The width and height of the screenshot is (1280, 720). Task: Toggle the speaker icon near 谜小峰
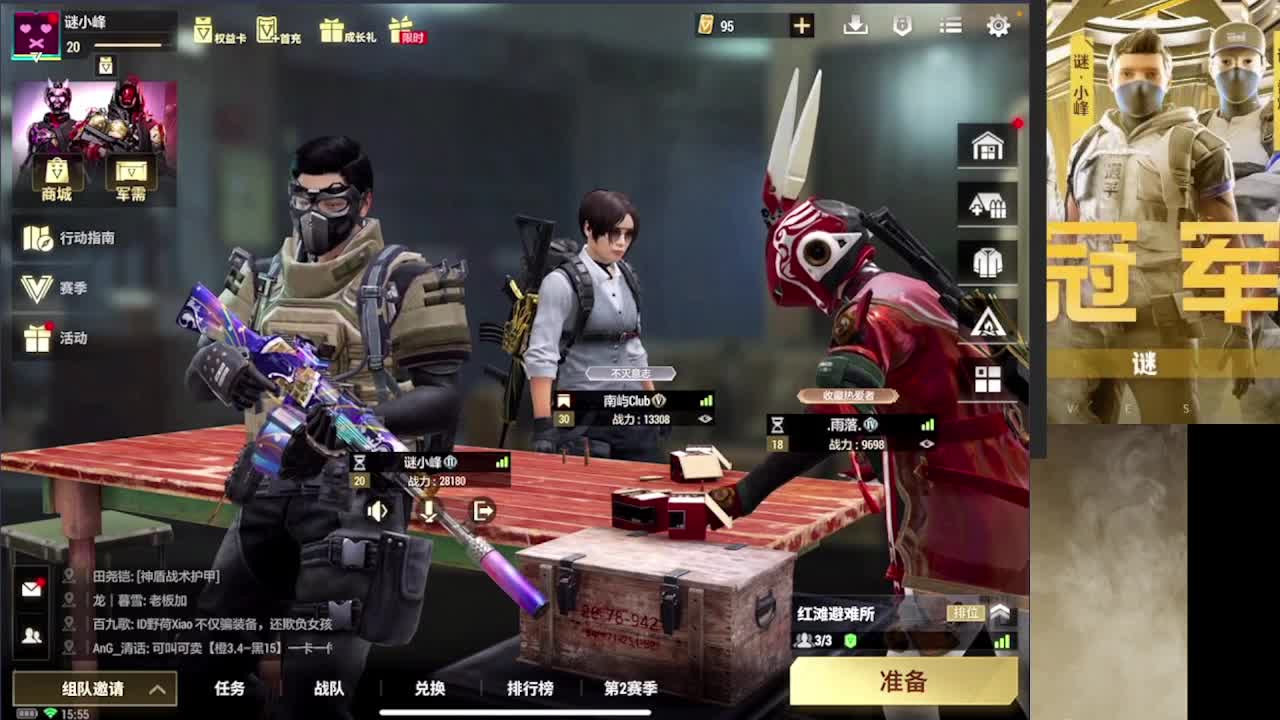pyautogui.click(x=377, y=511)
